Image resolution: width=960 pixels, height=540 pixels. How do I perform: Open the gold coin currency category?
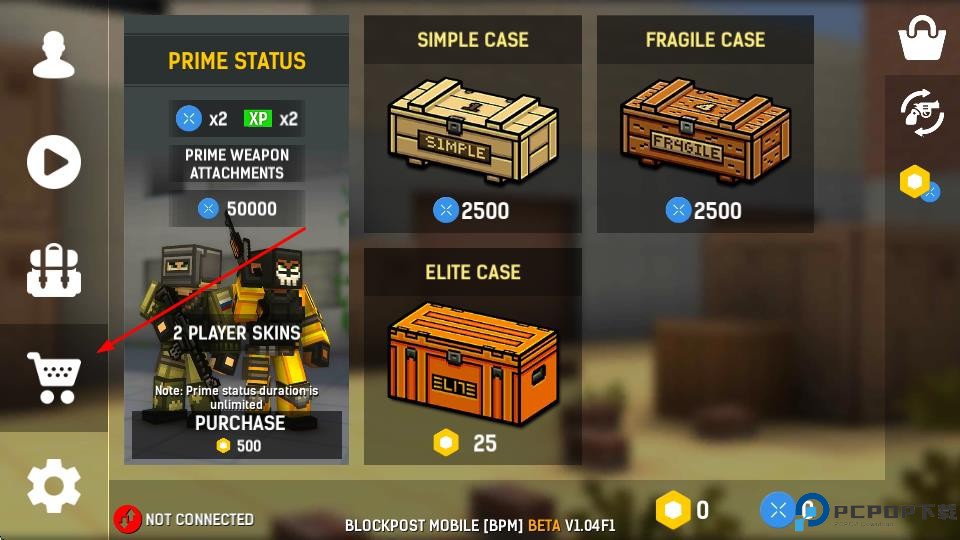pyautogui.click(x=919, y=183)
